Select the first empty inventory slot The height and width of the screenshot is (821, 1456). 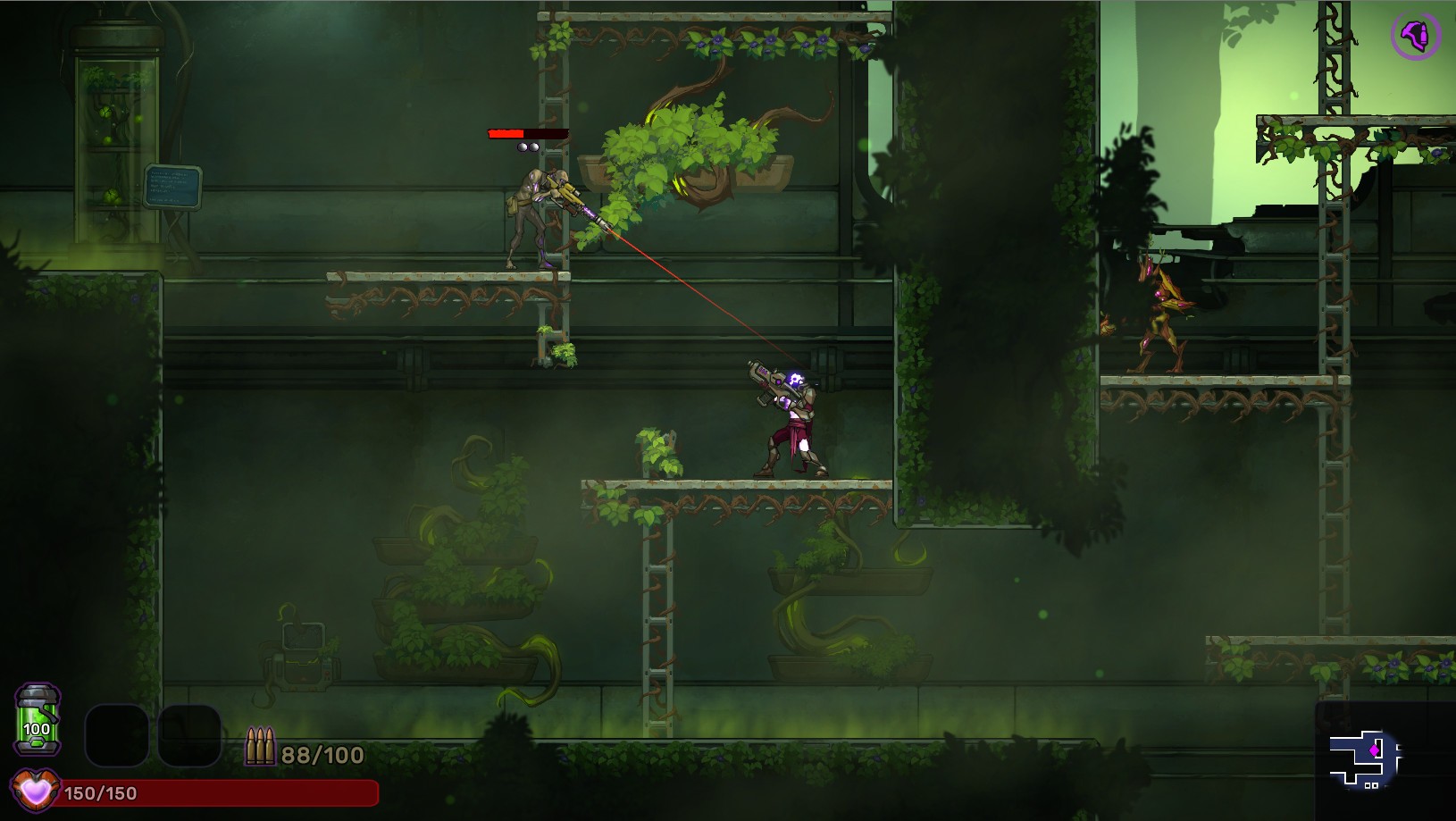tap(116, 737)
